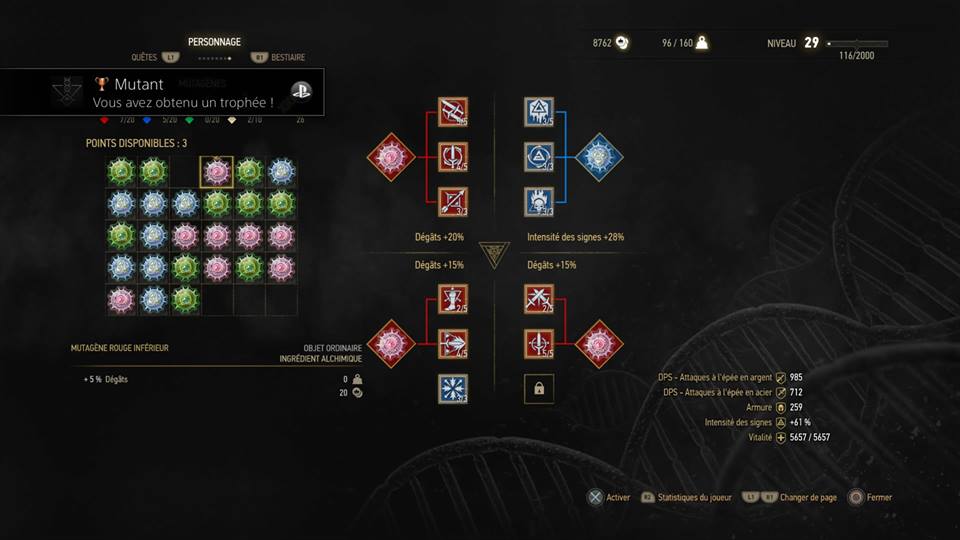Select the boot skill slot at 2/5
The image size is (960, 540).
coord(453,299)
